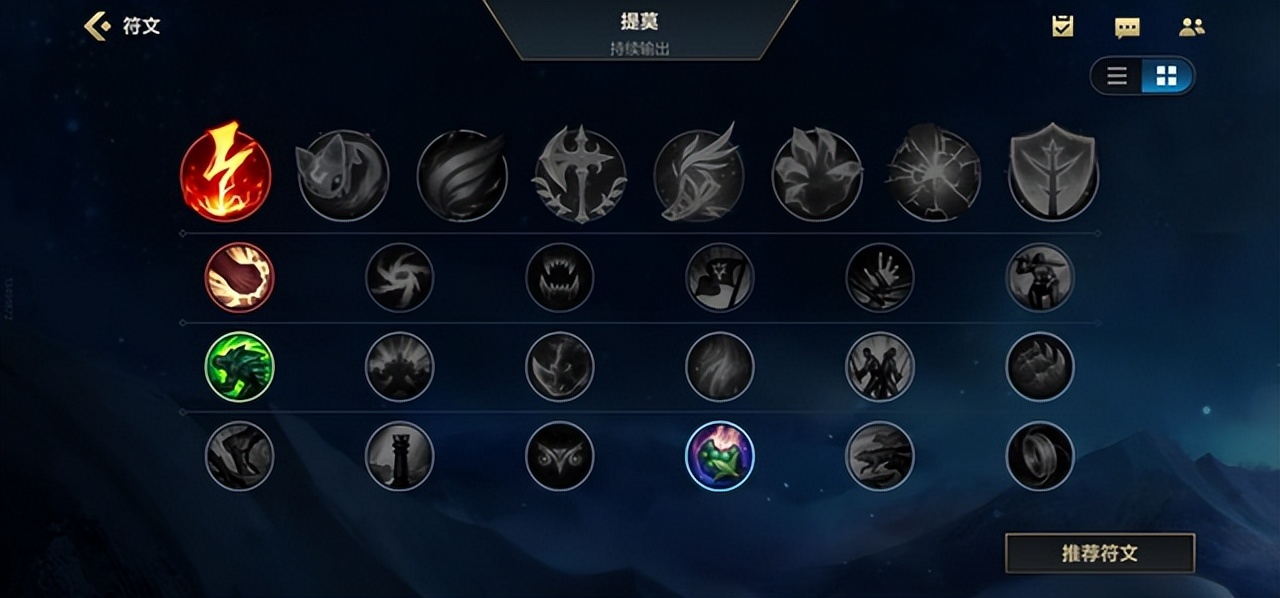Switch to grid view layout
The image size is (1280, 598).
1166,76
